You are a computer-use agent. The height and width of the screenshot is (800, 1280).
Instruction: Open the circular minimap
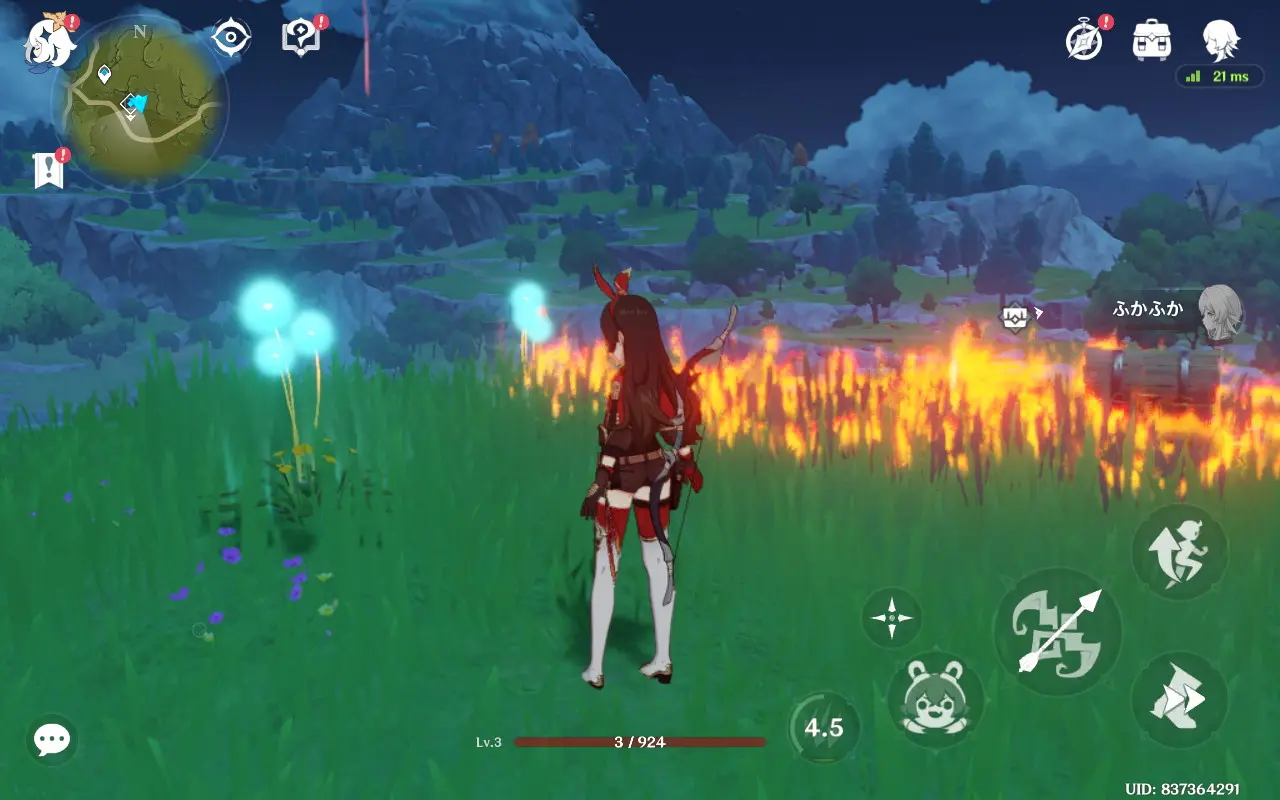(x=140, y=103)
